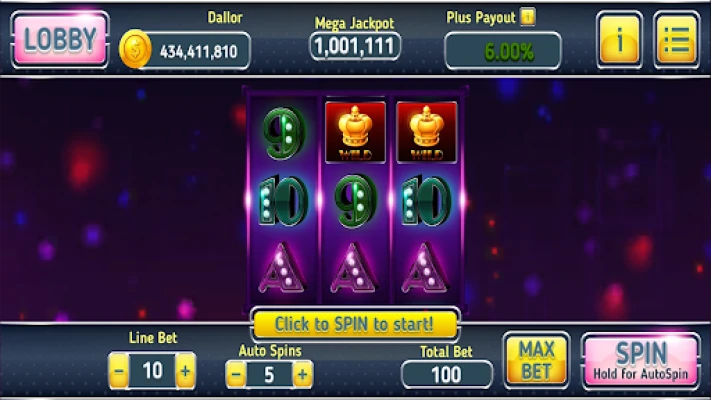Click the pink SPIN button
This screenshot has height=400, width=711.
(x=641, y=360)
